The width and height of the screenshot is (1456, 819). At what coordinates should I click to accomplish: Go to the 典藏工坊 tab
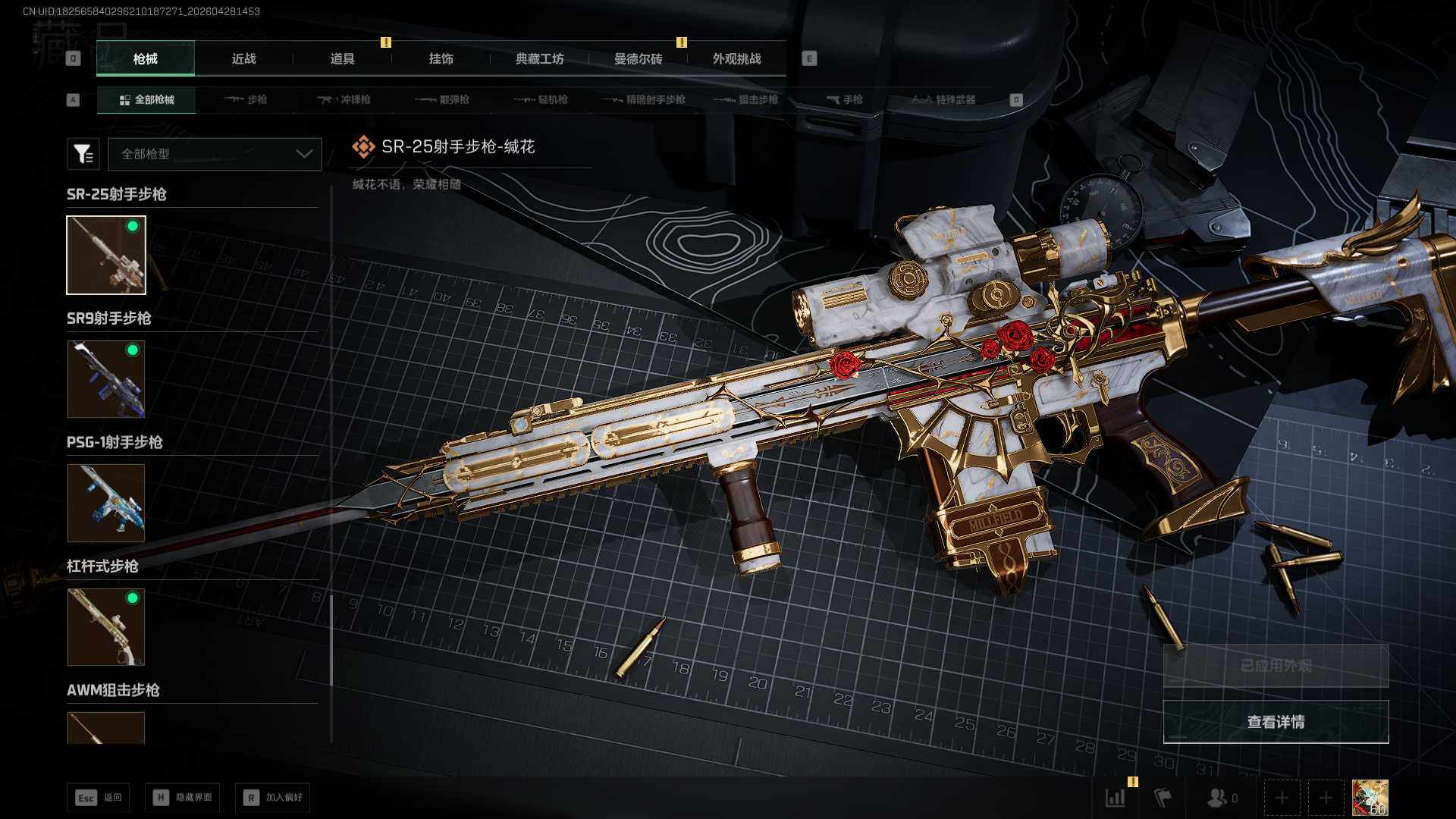(x=539, y=58)
